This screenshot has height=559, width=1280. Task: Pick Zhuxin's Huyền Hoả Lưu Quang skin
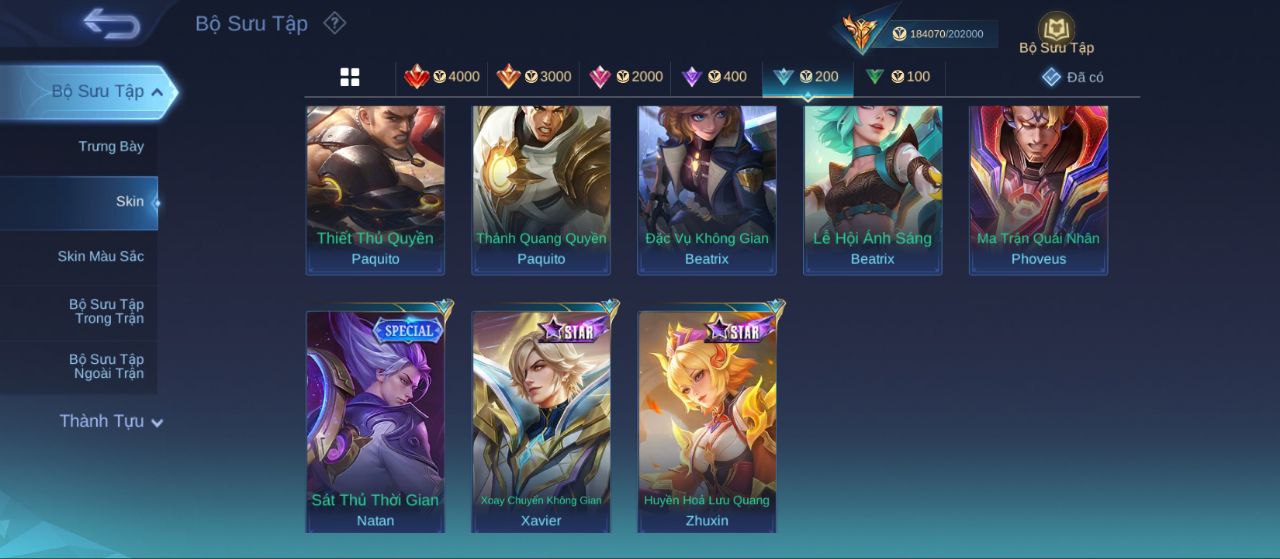click(707, 420)
